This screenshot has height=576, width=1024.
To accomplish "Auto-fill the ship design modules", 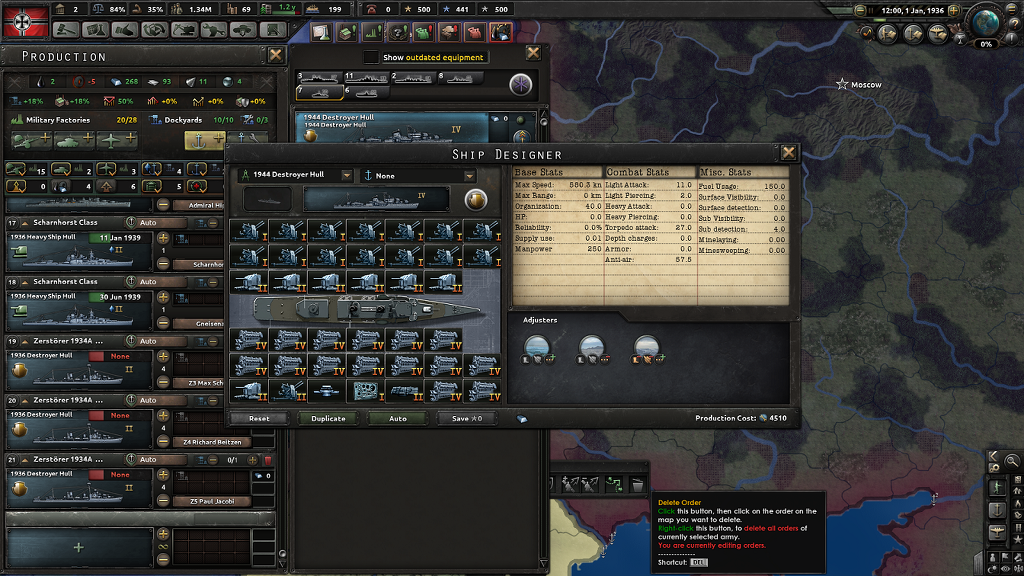I will coord(398,418).
